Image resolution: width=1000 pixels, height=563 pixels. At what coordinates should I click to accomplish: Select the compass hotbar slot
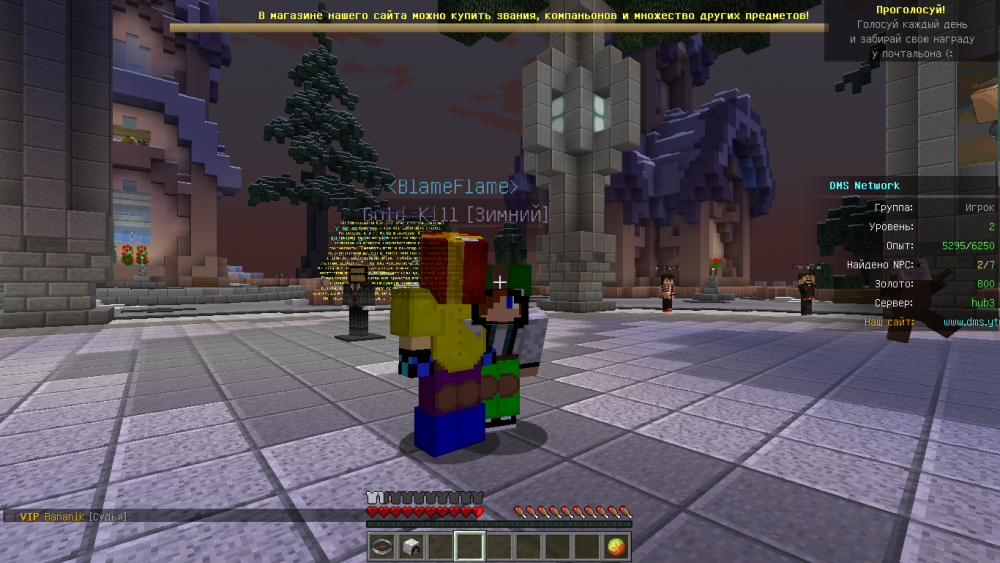pos(381,546)
